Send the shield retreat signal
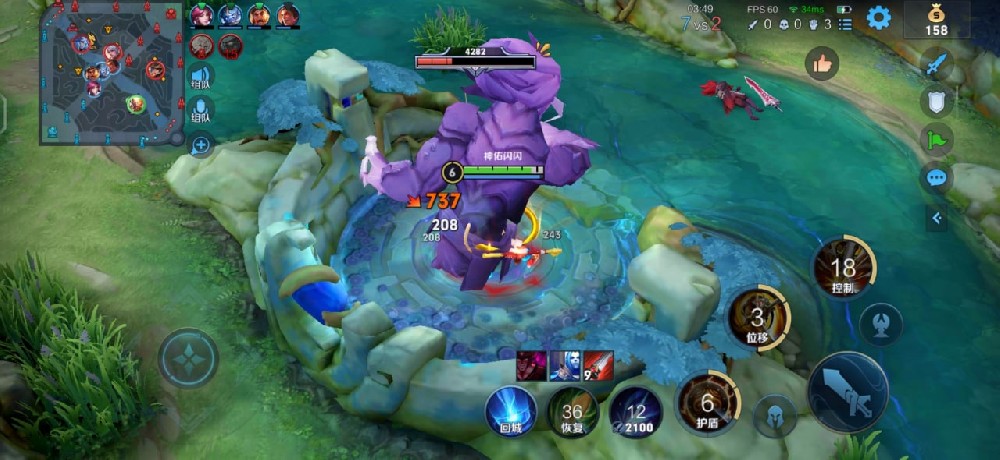 936,102
